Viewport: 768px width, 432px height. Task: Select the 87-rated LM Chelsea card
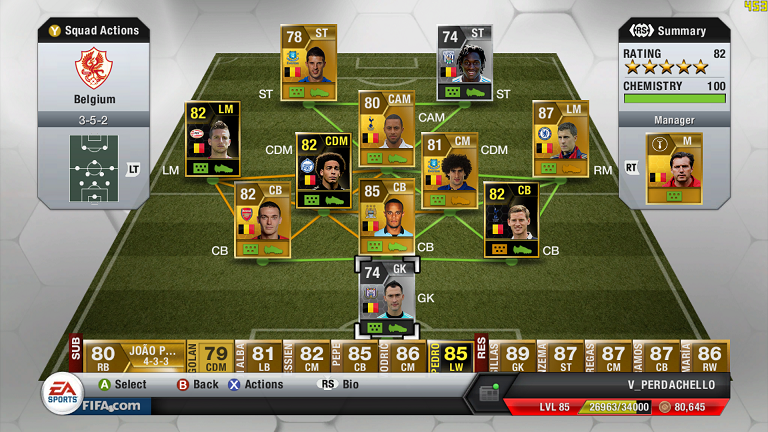pyautogui.click(x=560, y=138)
